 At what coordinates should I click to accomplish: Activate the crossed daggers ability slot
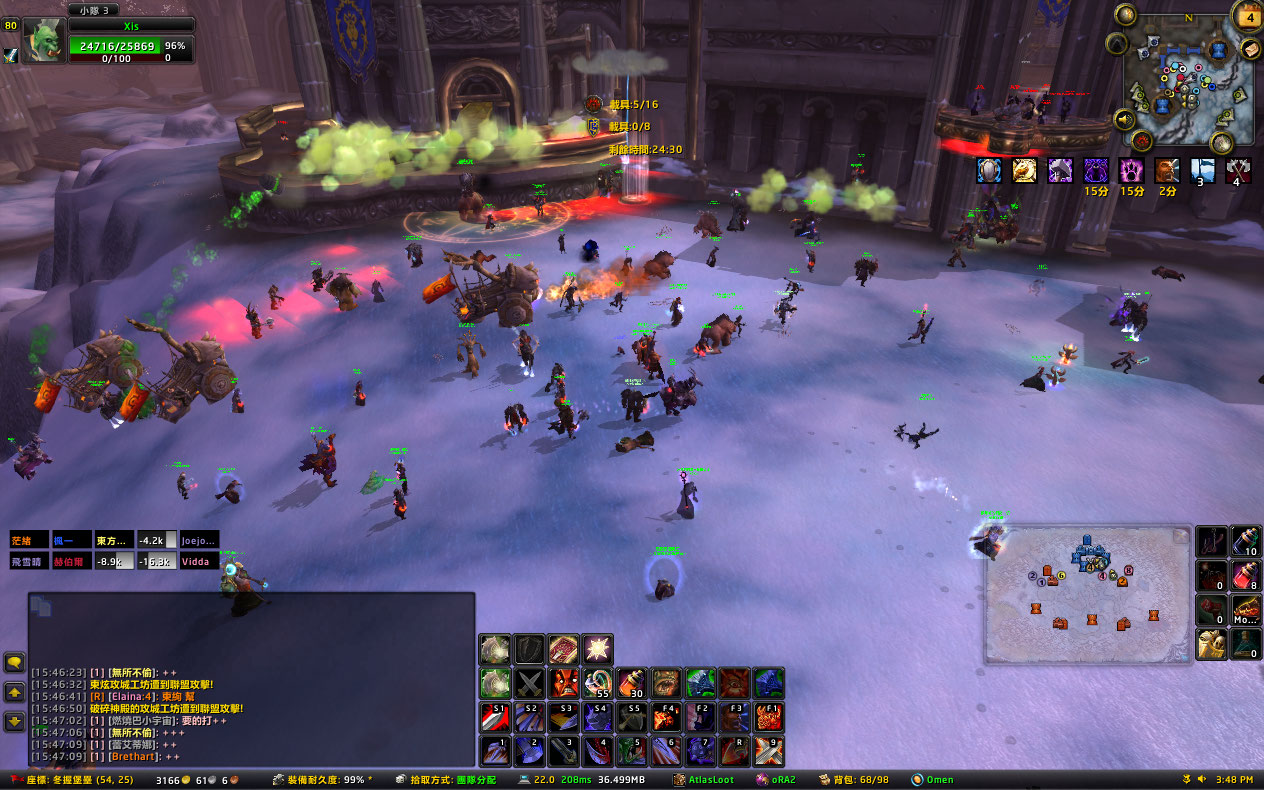point(530,683)
